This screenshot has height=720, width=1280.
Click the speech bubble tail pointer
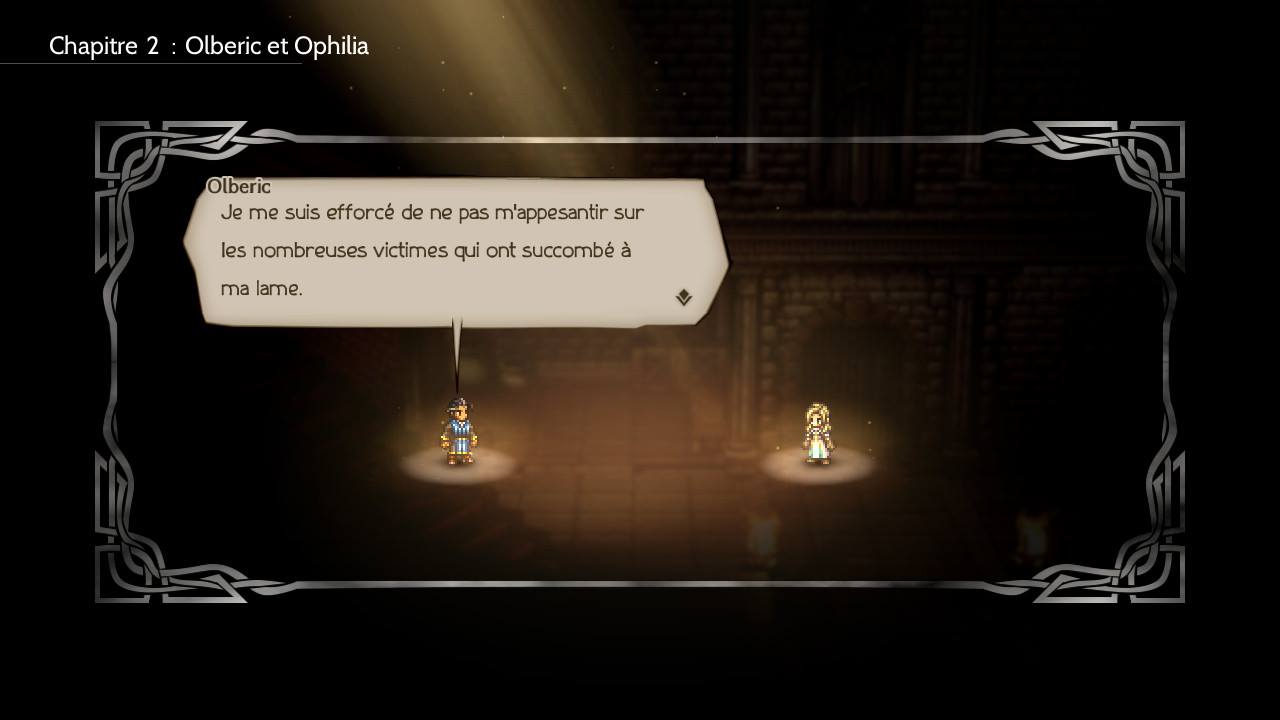[x=458, y=345]
